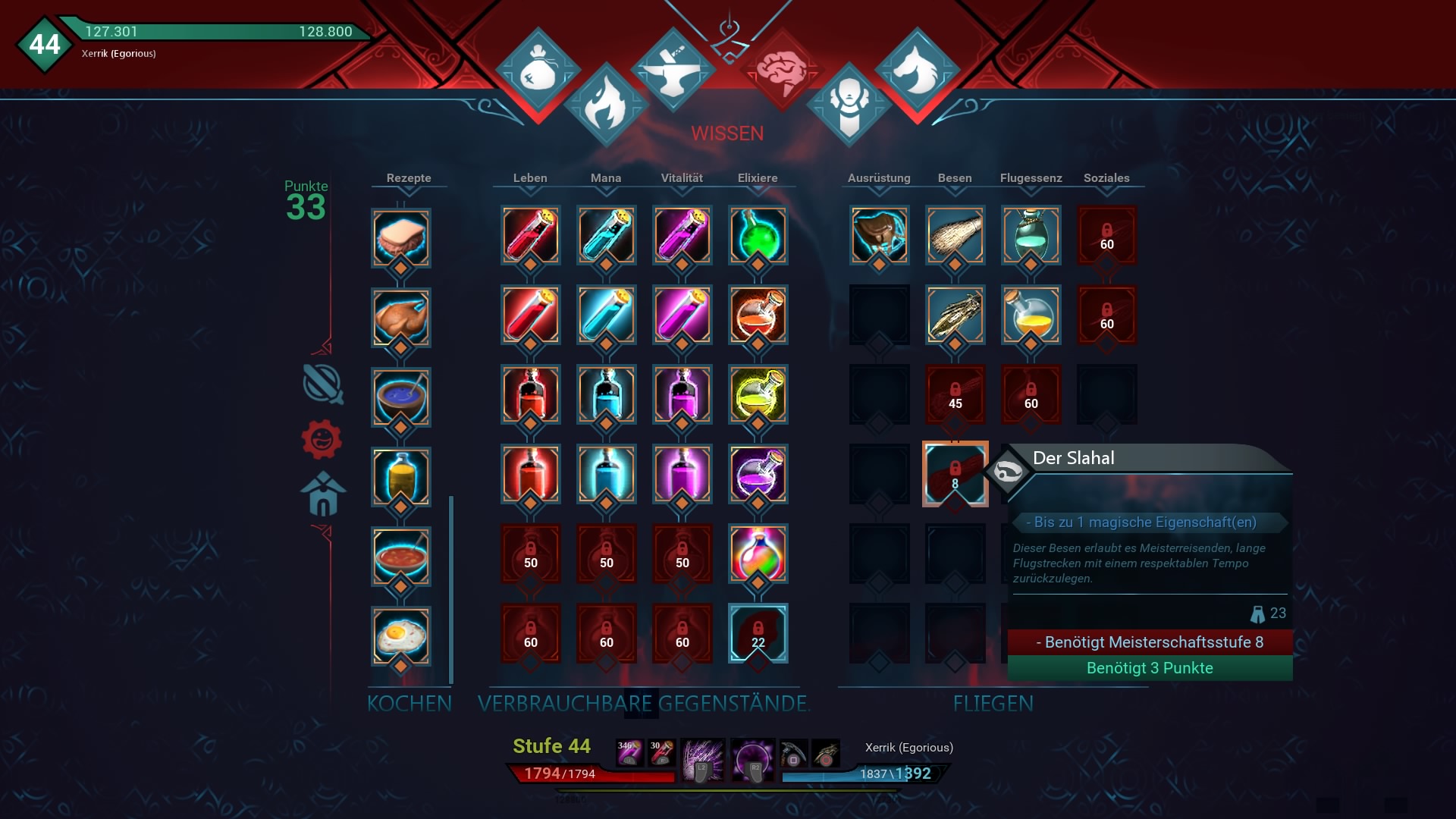Click the red gear face icon
Viewport: 1456px width, 819px height.
point(322,439)
